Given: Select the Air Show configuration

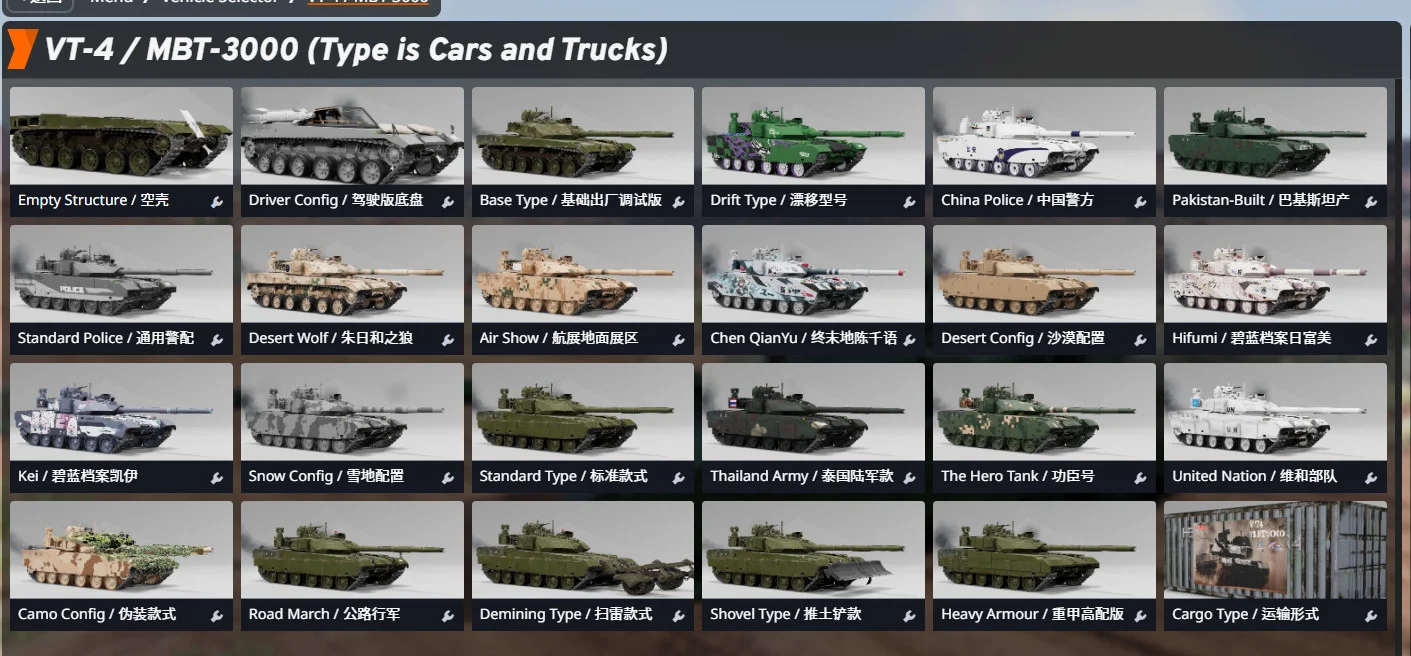Looking at the screenshot, I should coord(582,276).
